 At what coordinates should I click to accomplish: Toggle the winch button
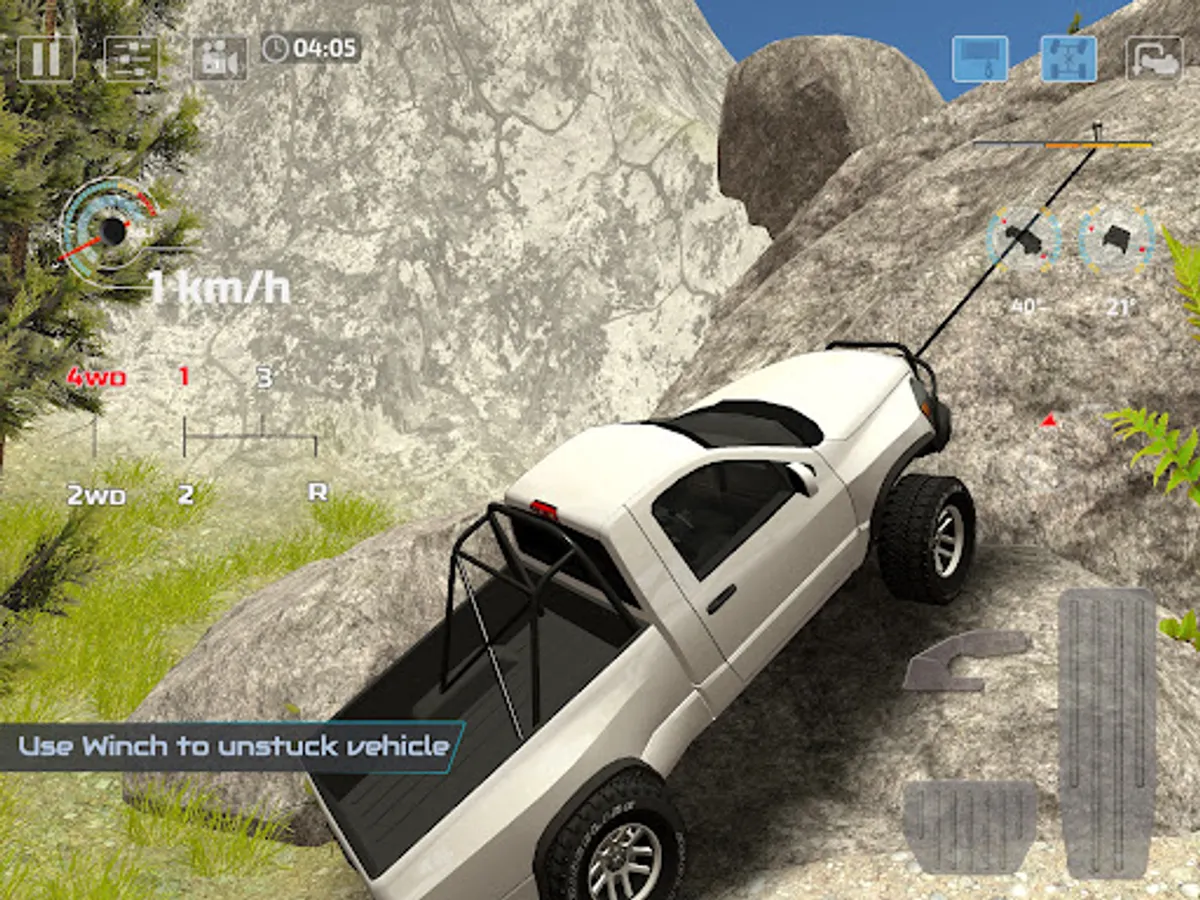click(979, 58)
